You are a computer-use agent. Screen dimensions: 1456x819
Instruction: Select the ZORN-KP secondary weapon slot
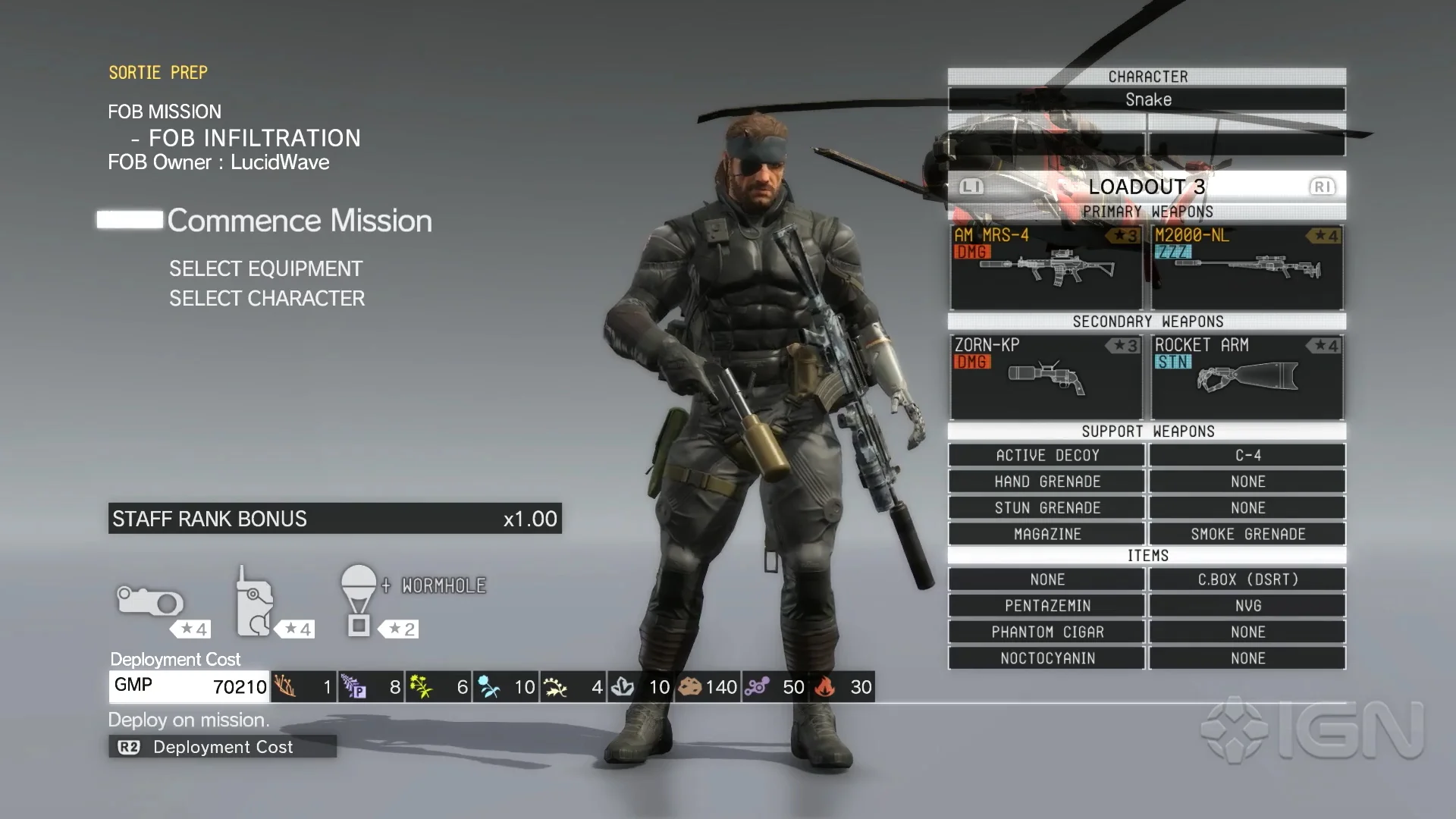coord(1046,376)
